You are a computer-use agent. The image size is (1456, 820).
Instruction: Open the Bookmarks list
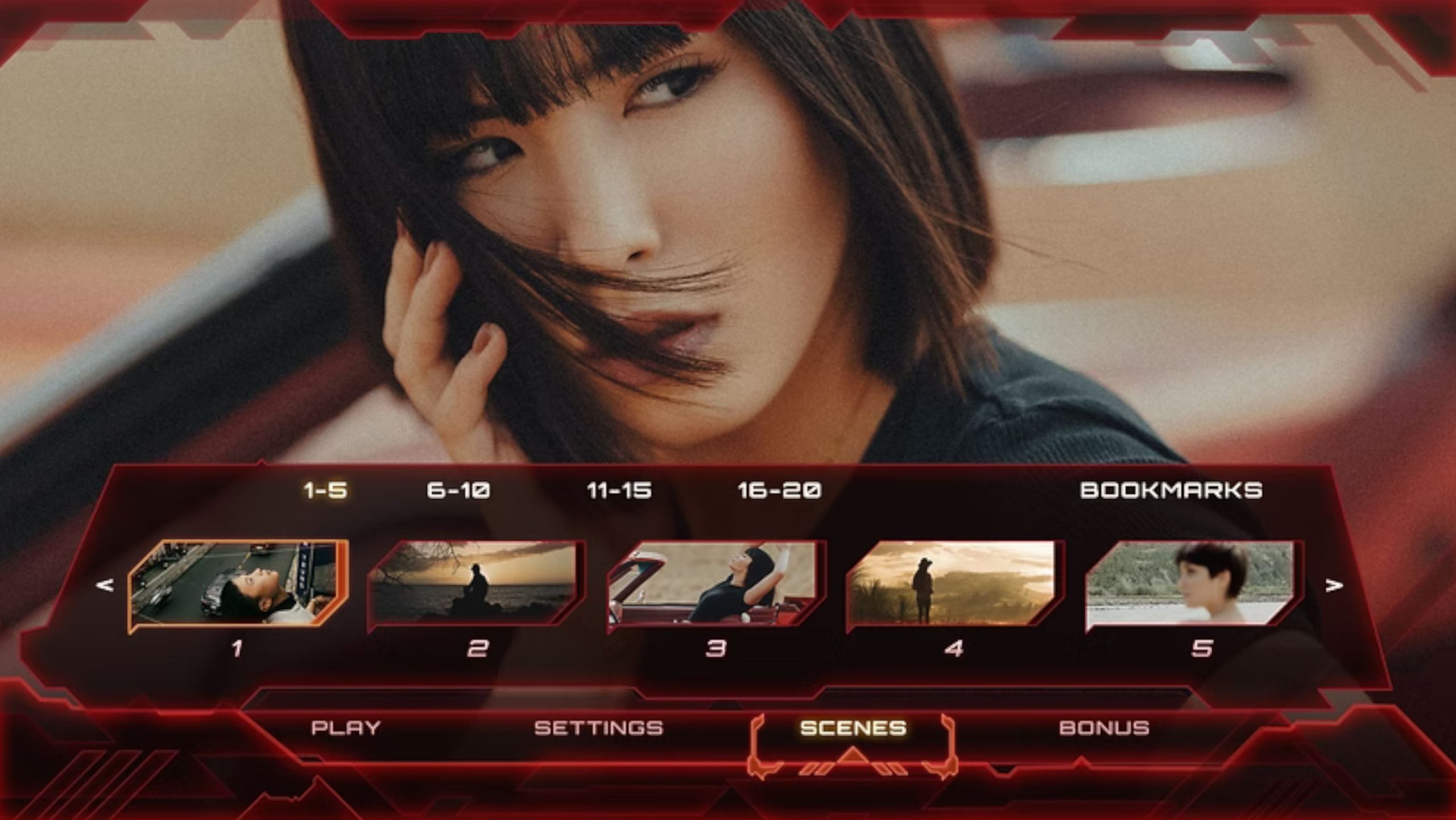click(x=1170, y=490)
